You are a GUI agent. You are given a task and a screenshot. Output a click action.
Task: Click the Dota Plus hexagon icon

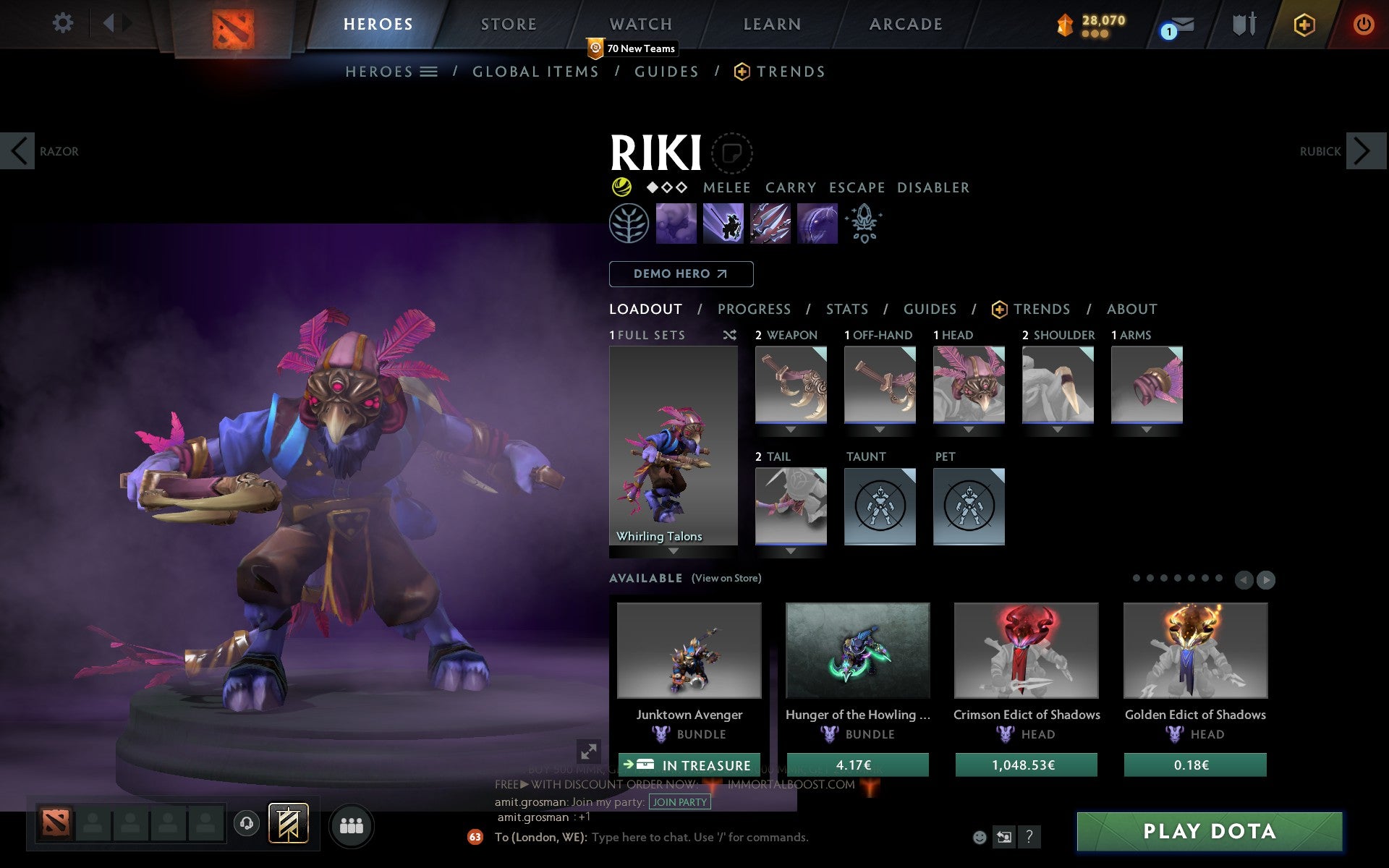click(x=1304, y=24)
